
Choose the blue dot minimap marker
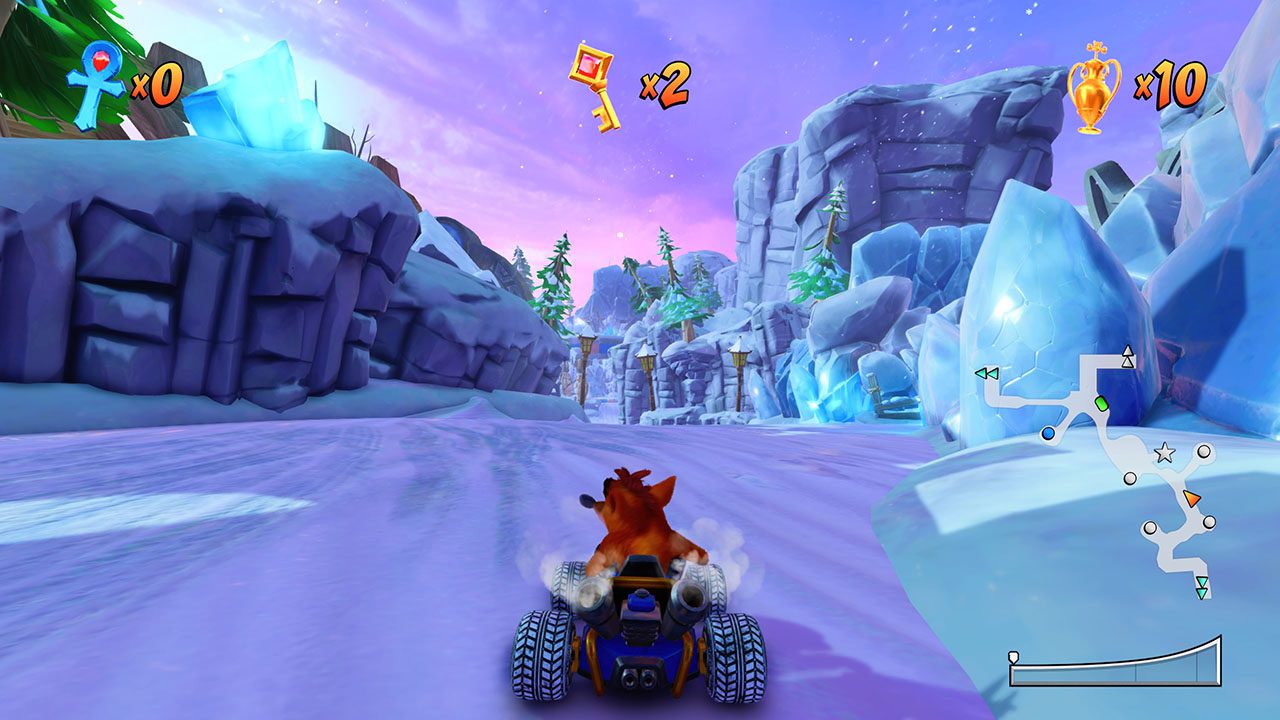click(1047, 434)
